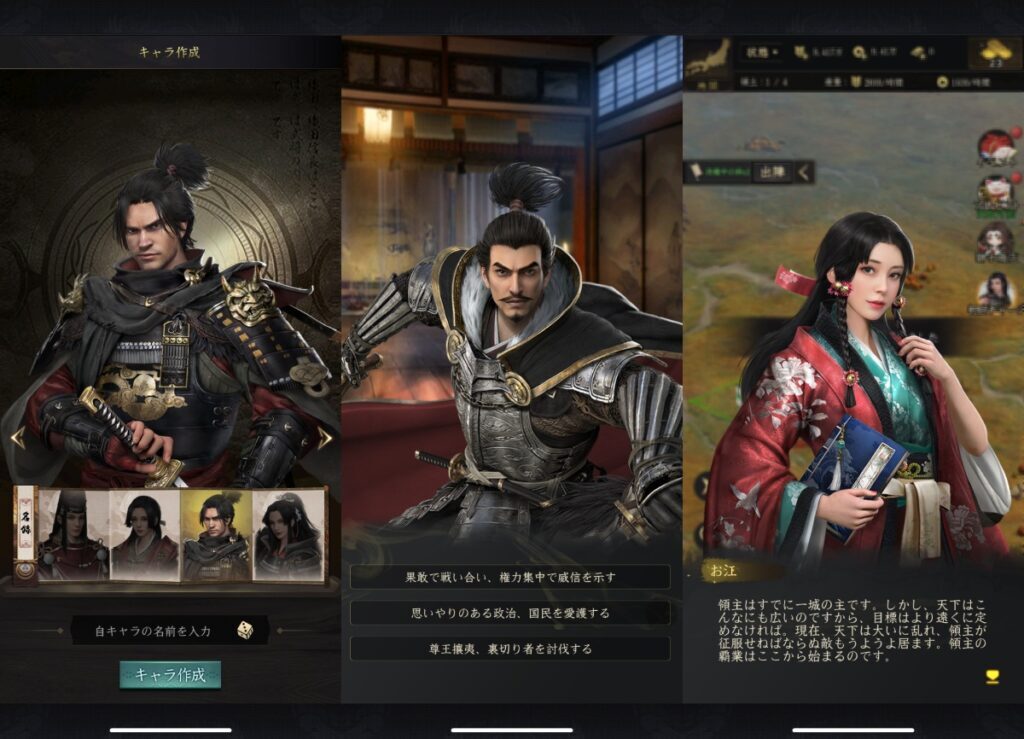Roll the dice for a random name
The image size is (1024, 739).
point(244,630)
